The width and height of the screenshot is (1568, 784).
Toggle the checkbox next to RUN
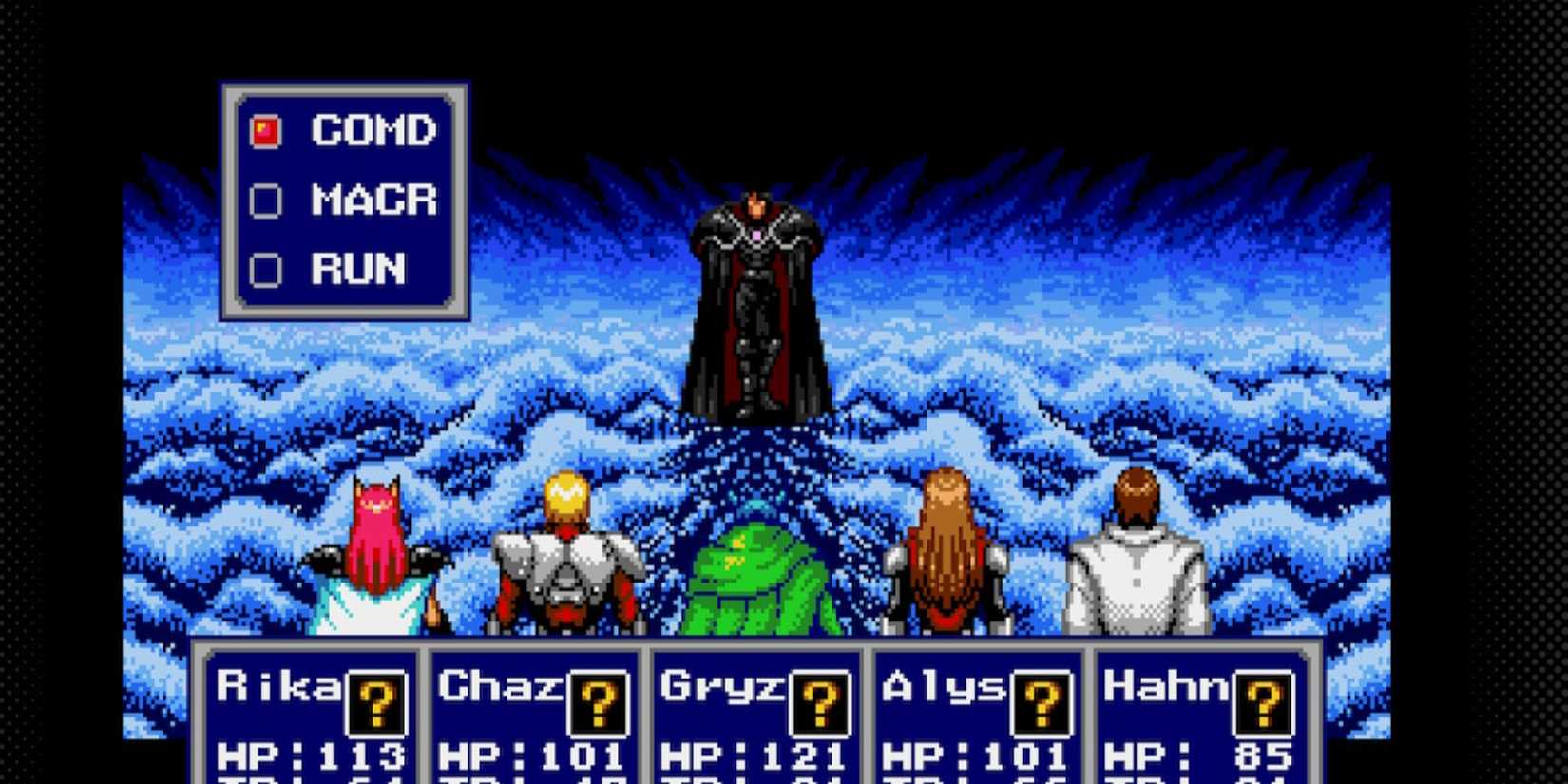click(x=264, y=271)
